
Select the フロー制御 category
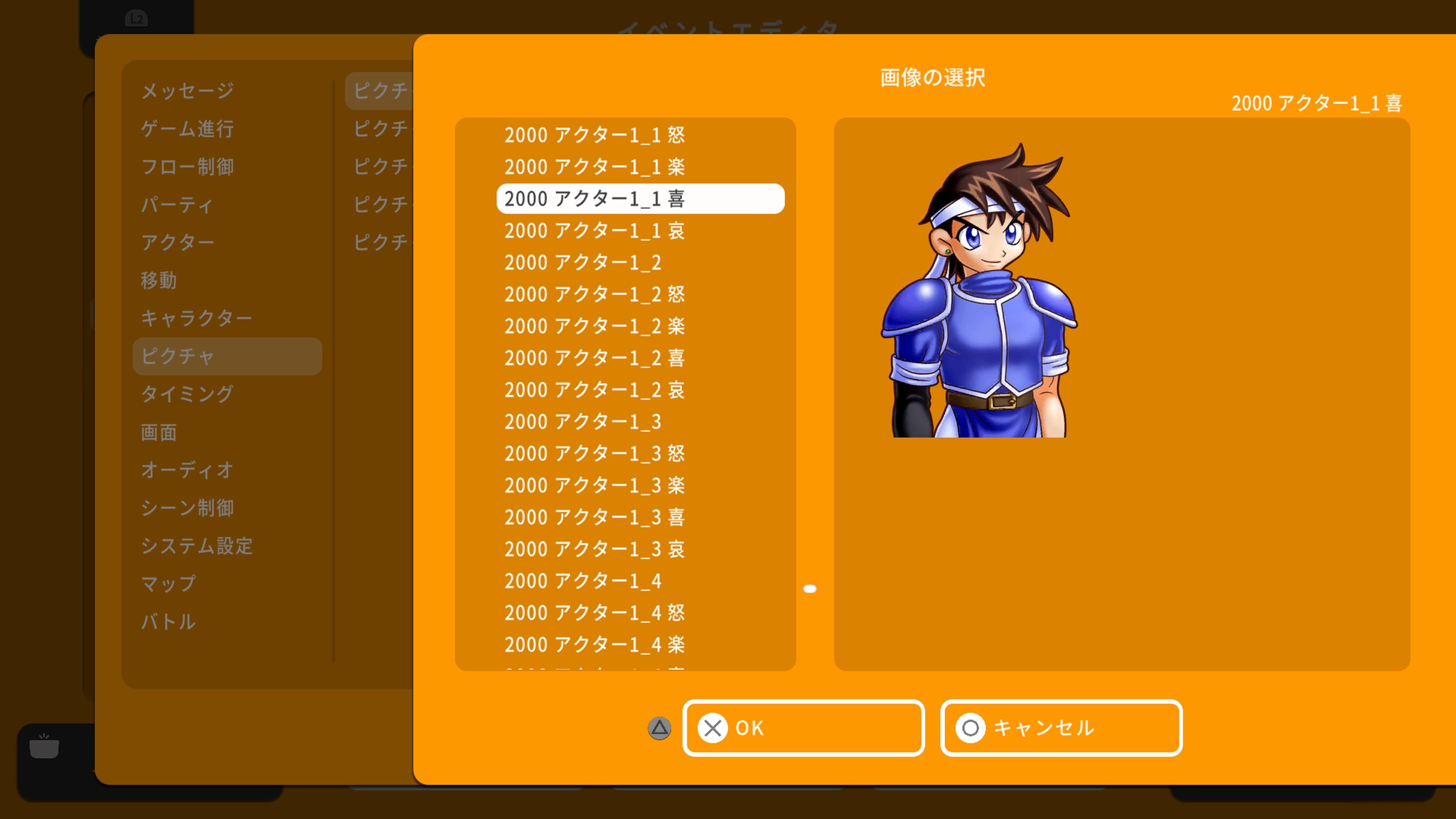coord(188,167)
